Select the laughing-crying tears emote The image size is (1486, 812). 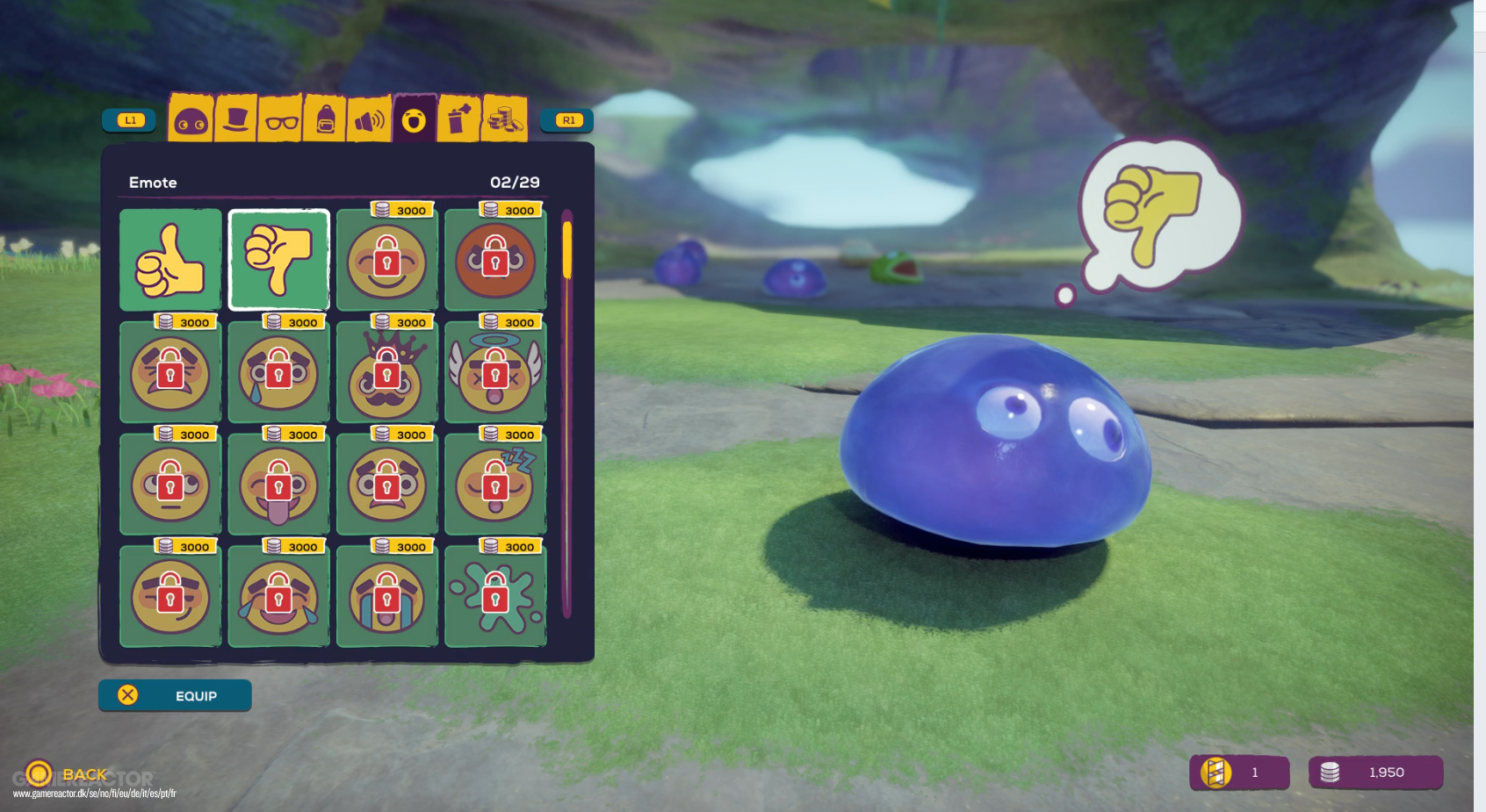278,597
